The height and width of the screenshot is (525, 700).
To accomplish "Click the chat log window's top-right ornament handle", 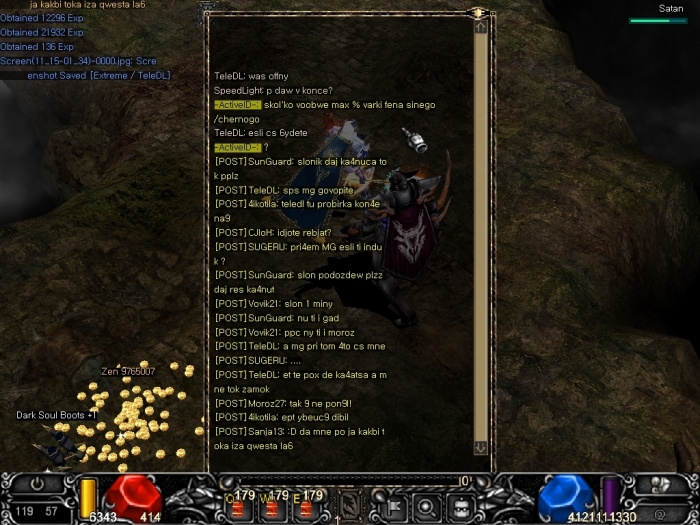I will [479, 12].
